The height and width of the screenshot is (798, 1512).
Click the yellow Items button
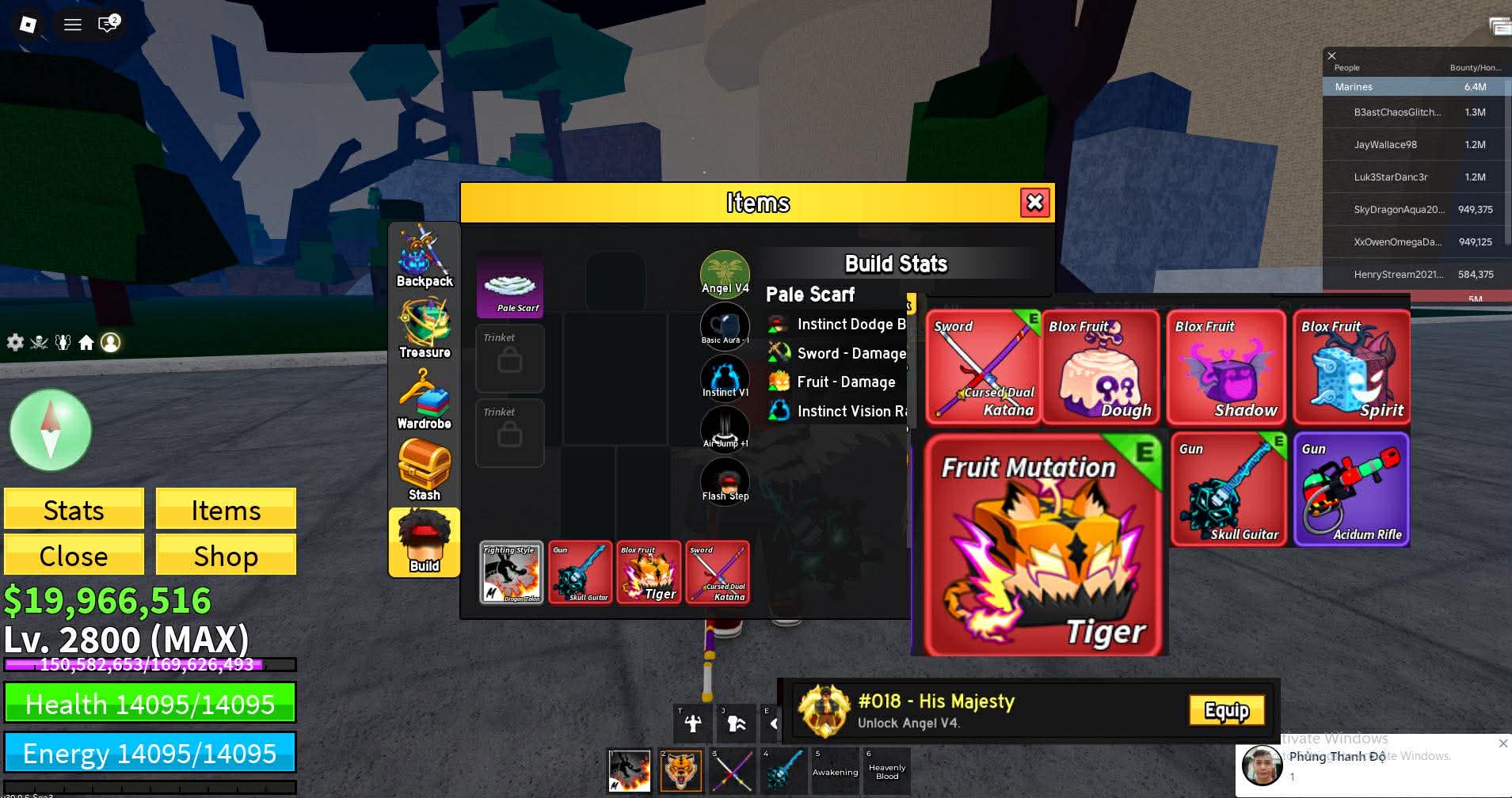[x=226, y=510]
